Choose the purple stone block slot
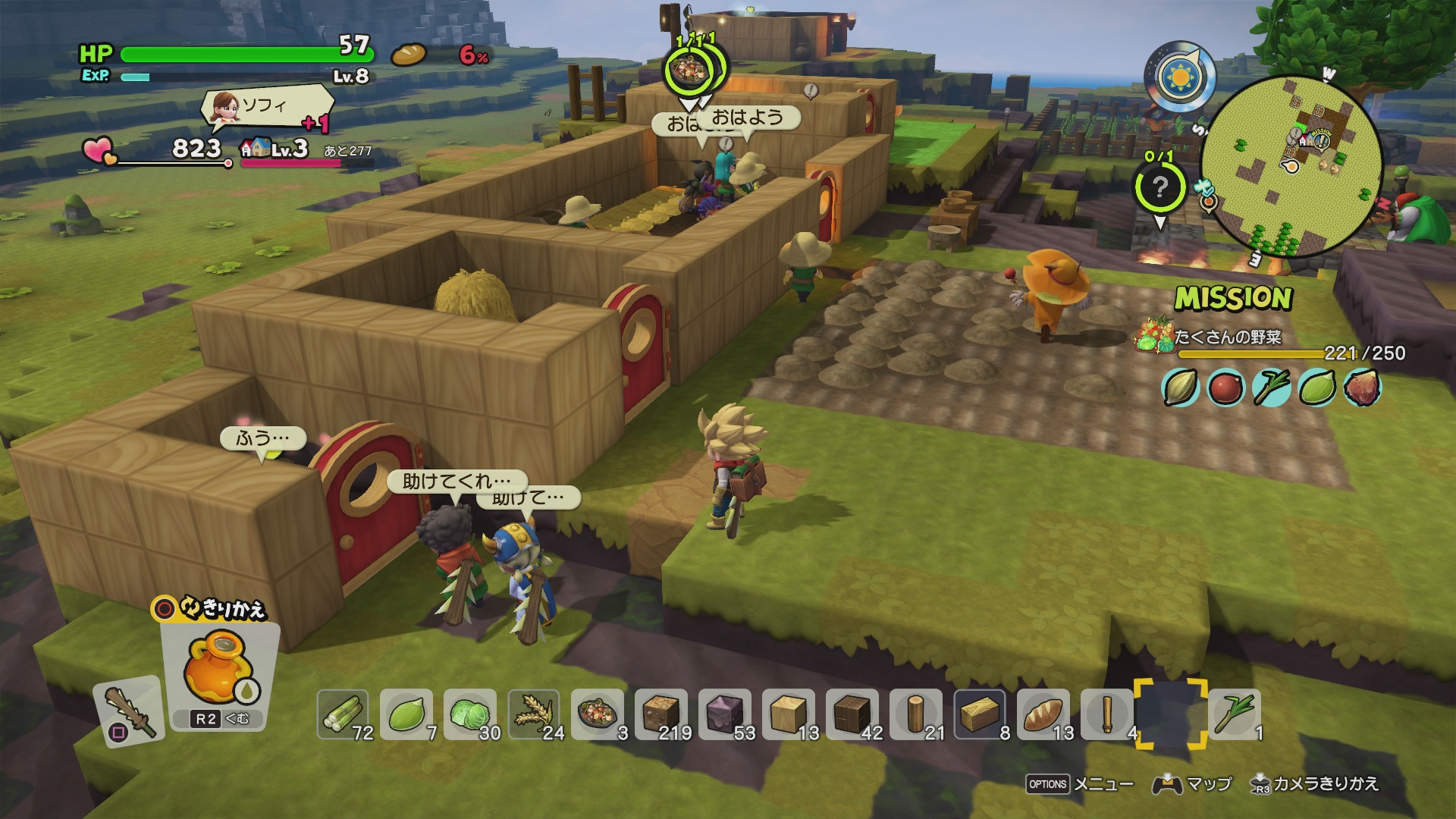This screenshot has width=1456, height=819. coord(725,714)
